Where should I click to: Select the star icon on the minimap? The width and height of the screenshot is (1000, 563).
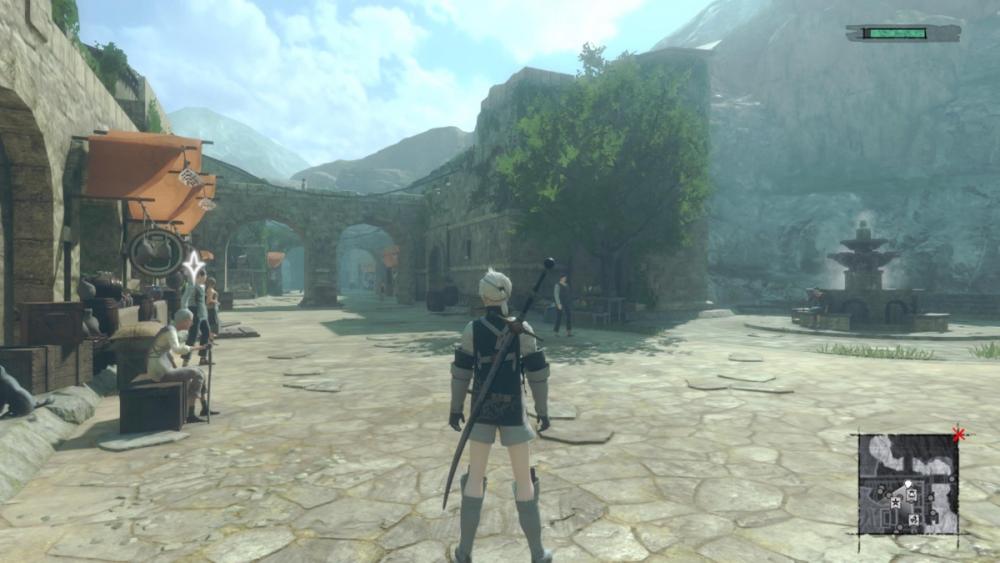click(895, 502)
